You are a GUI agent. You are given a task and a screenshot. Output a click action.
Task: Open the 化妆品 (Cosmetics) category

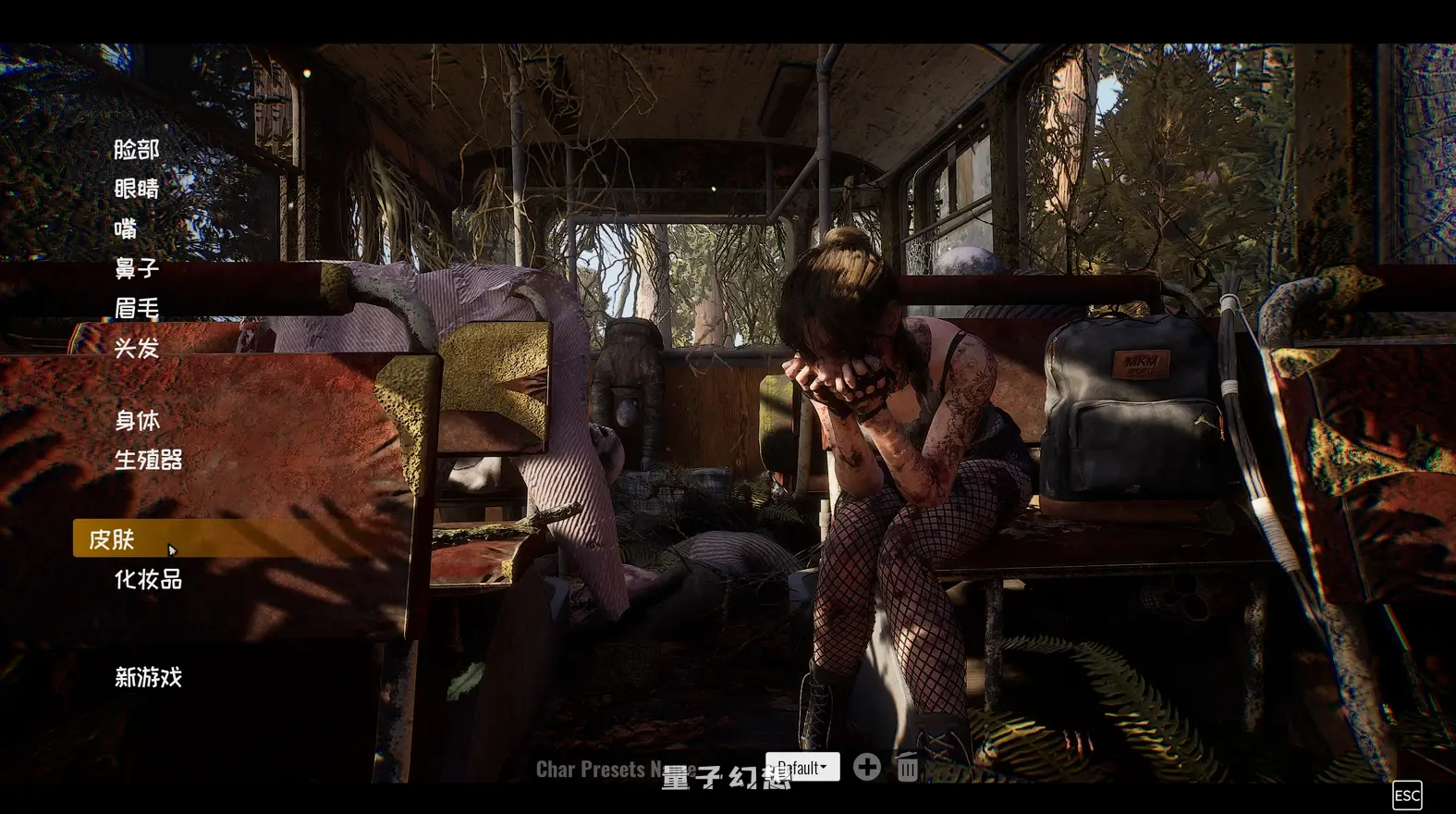(148, 579)
